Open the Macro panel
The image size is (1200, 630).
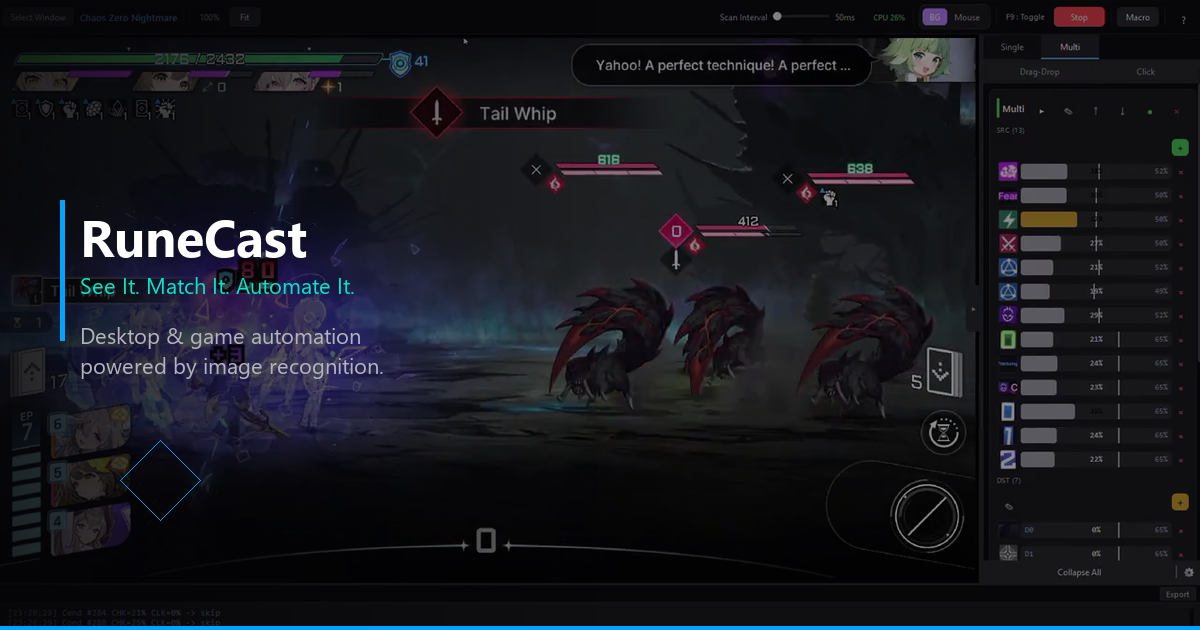[x=1137, y=17]
